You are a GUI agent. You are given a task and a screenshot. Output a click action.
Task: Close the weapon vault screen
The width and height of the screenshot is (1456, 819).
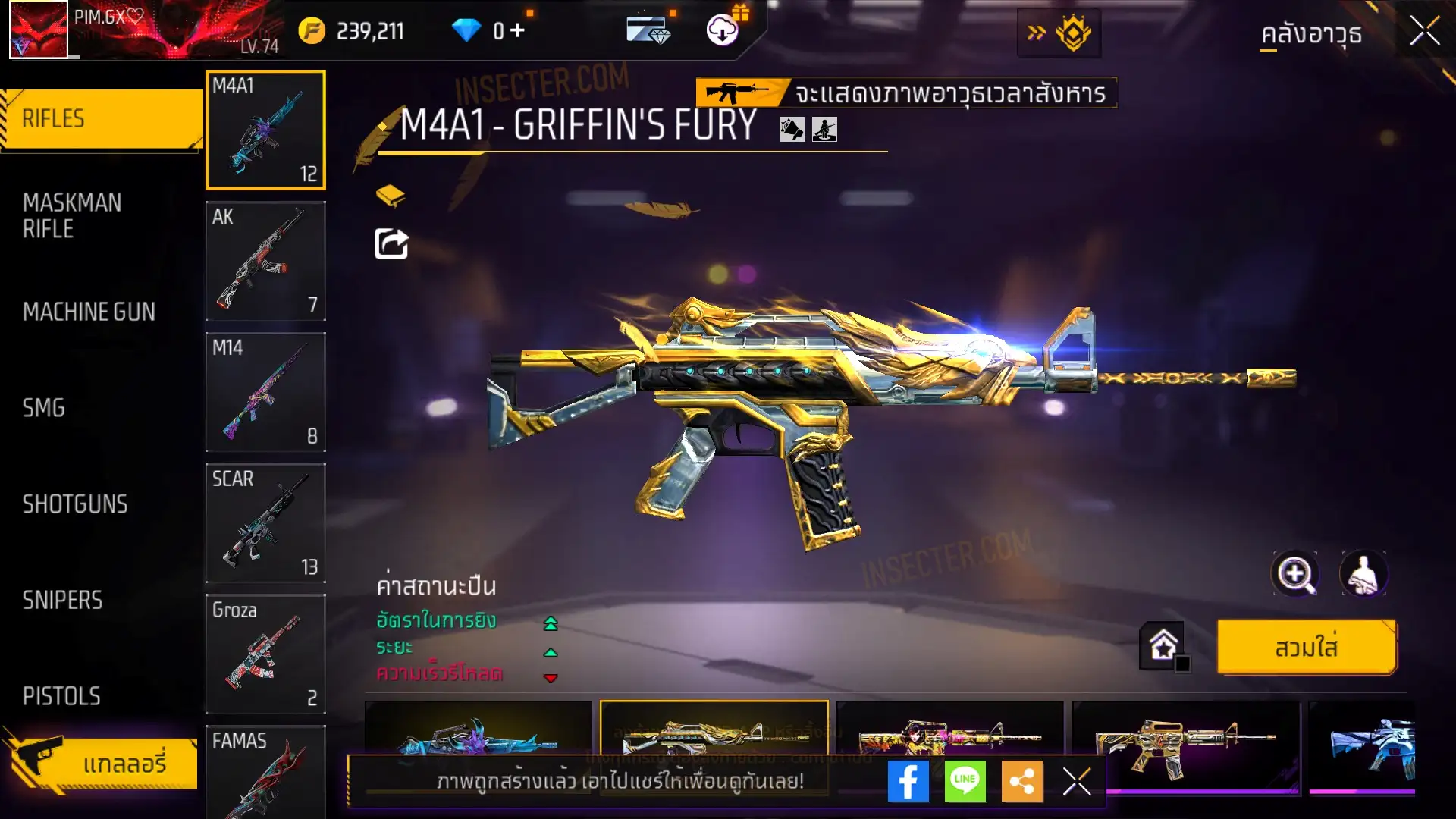(1424, 32)
